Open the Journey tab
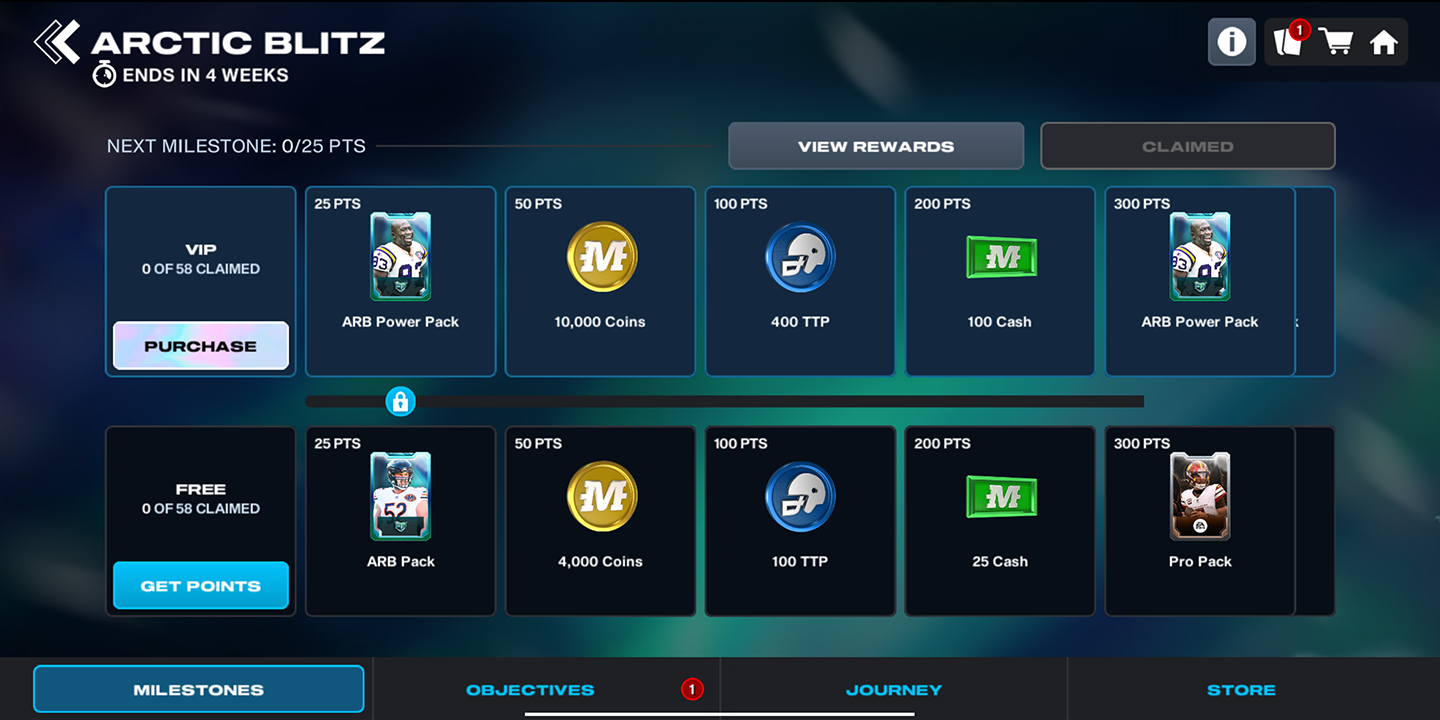 pyautogui.click(x=893, y=689)
